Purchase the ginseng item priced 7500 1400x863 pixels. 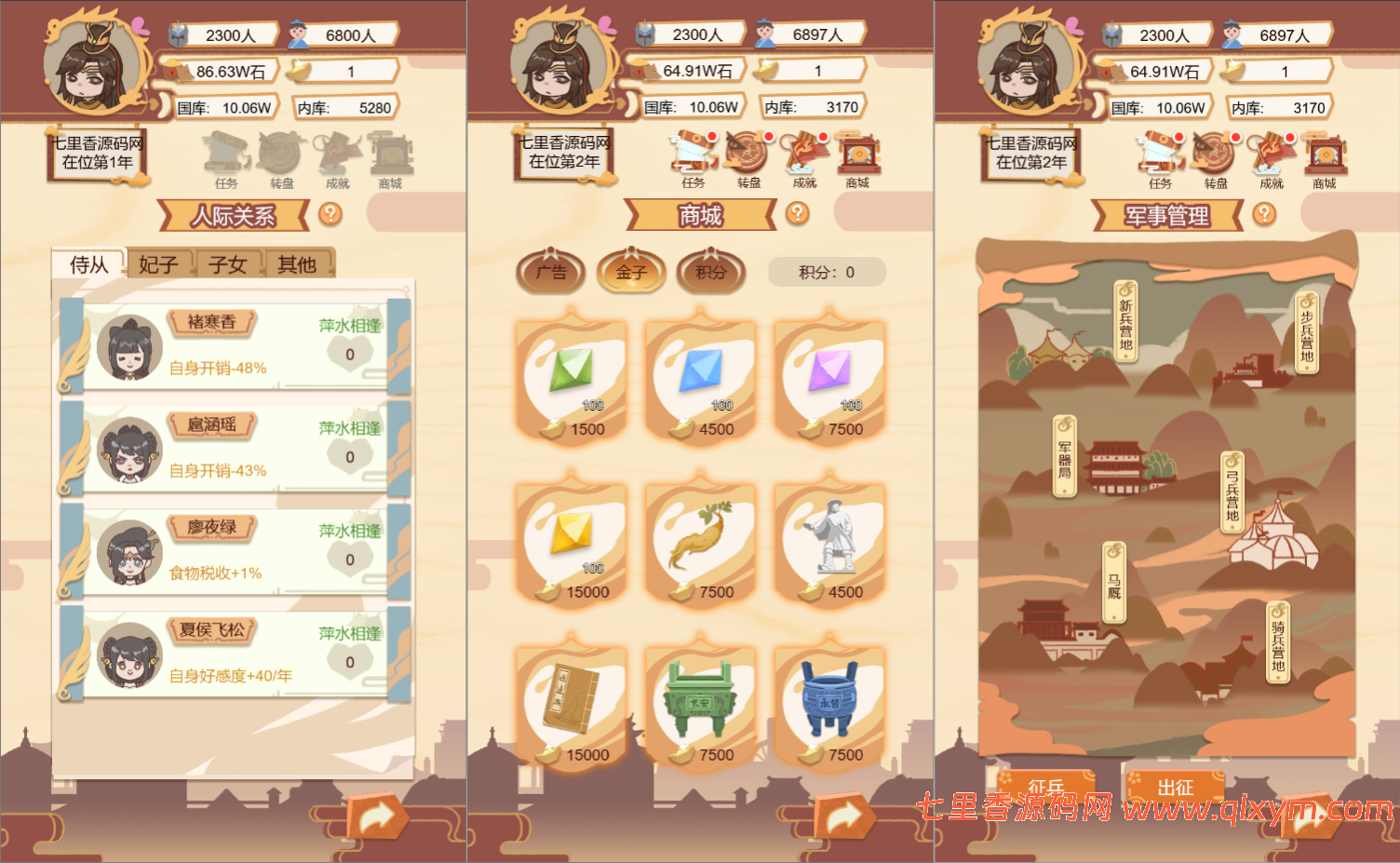(x=700, y=540)
